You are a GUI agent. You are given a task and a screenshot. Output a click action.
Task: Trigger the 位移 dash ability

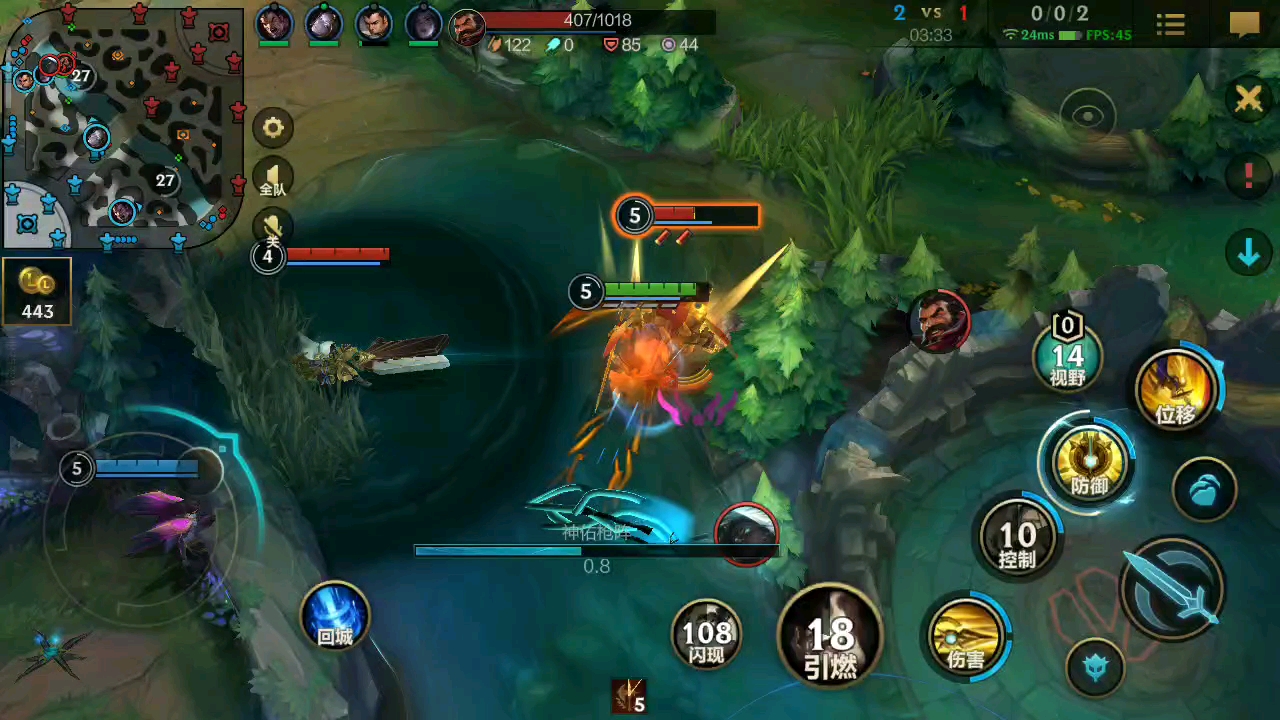pyautogui.click(x=1176, y=390)
